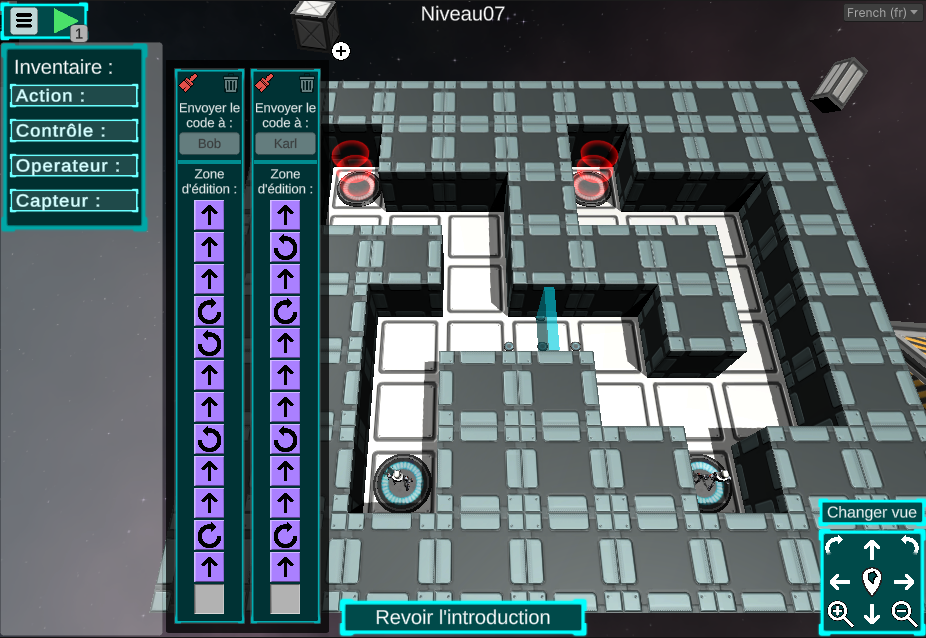Viewport: 926px width, 638px height.
Task: Remove Karl's script panel with the trash icon
Action: click(x=307, y=84)
